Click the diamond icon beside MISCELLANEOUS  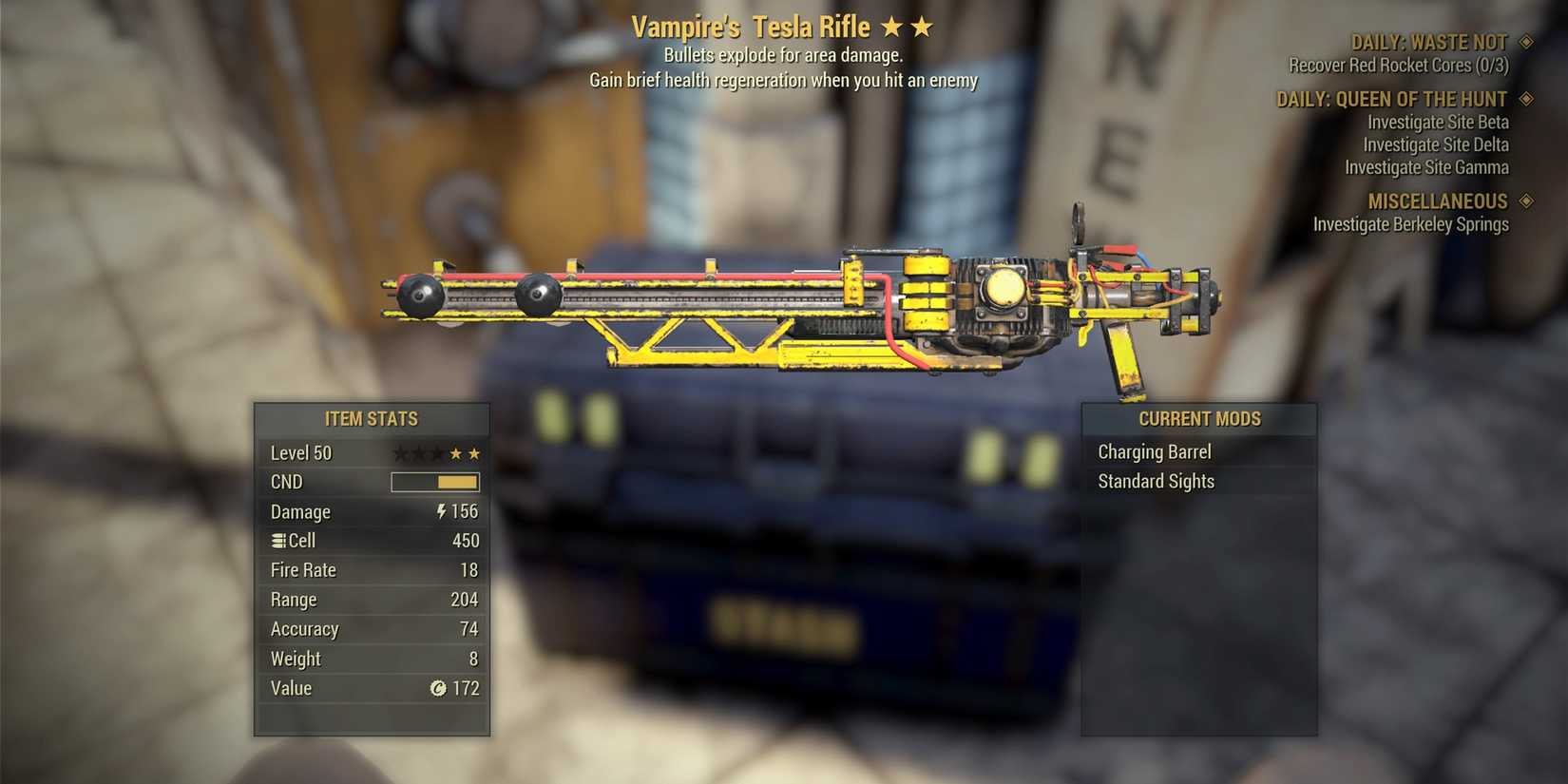click(x=1528, y=201)
